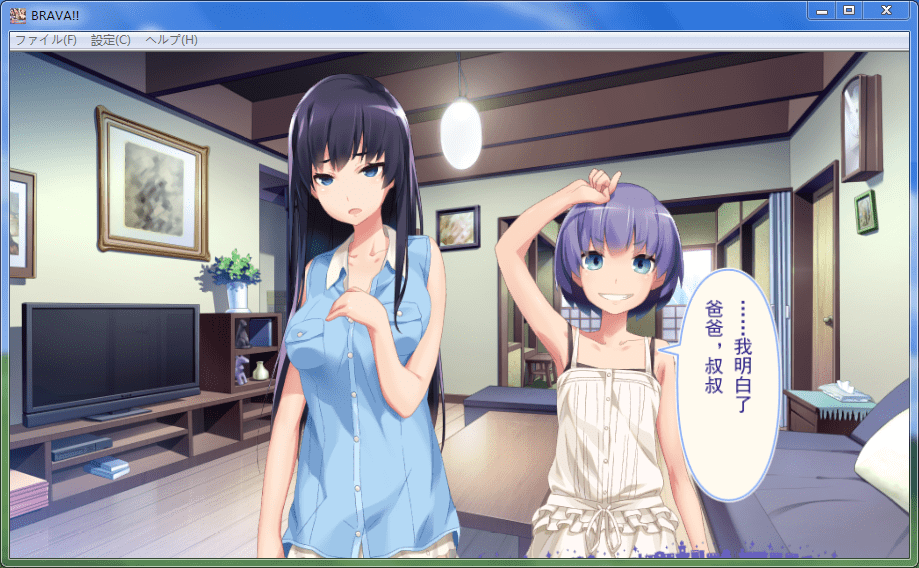Open the ファイル(F) menu

click(46, 40)
